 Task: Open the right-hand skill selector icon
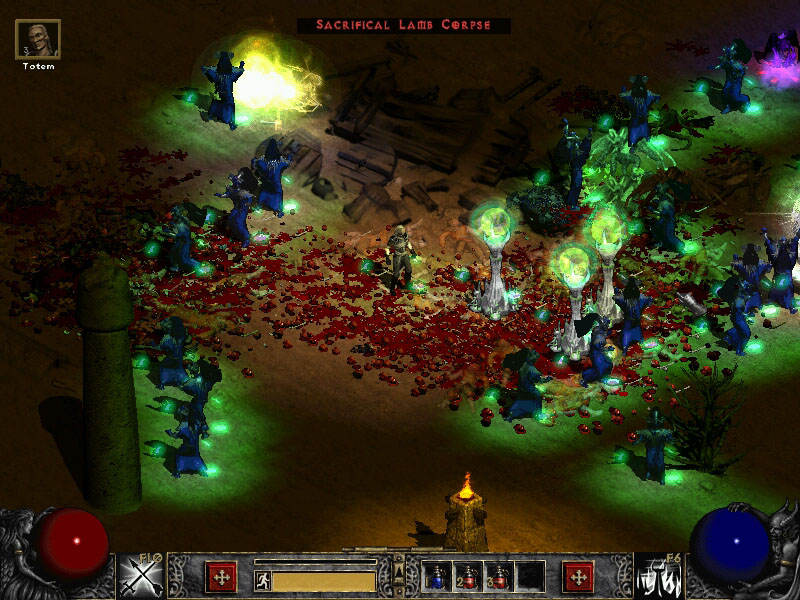point(657,577)
